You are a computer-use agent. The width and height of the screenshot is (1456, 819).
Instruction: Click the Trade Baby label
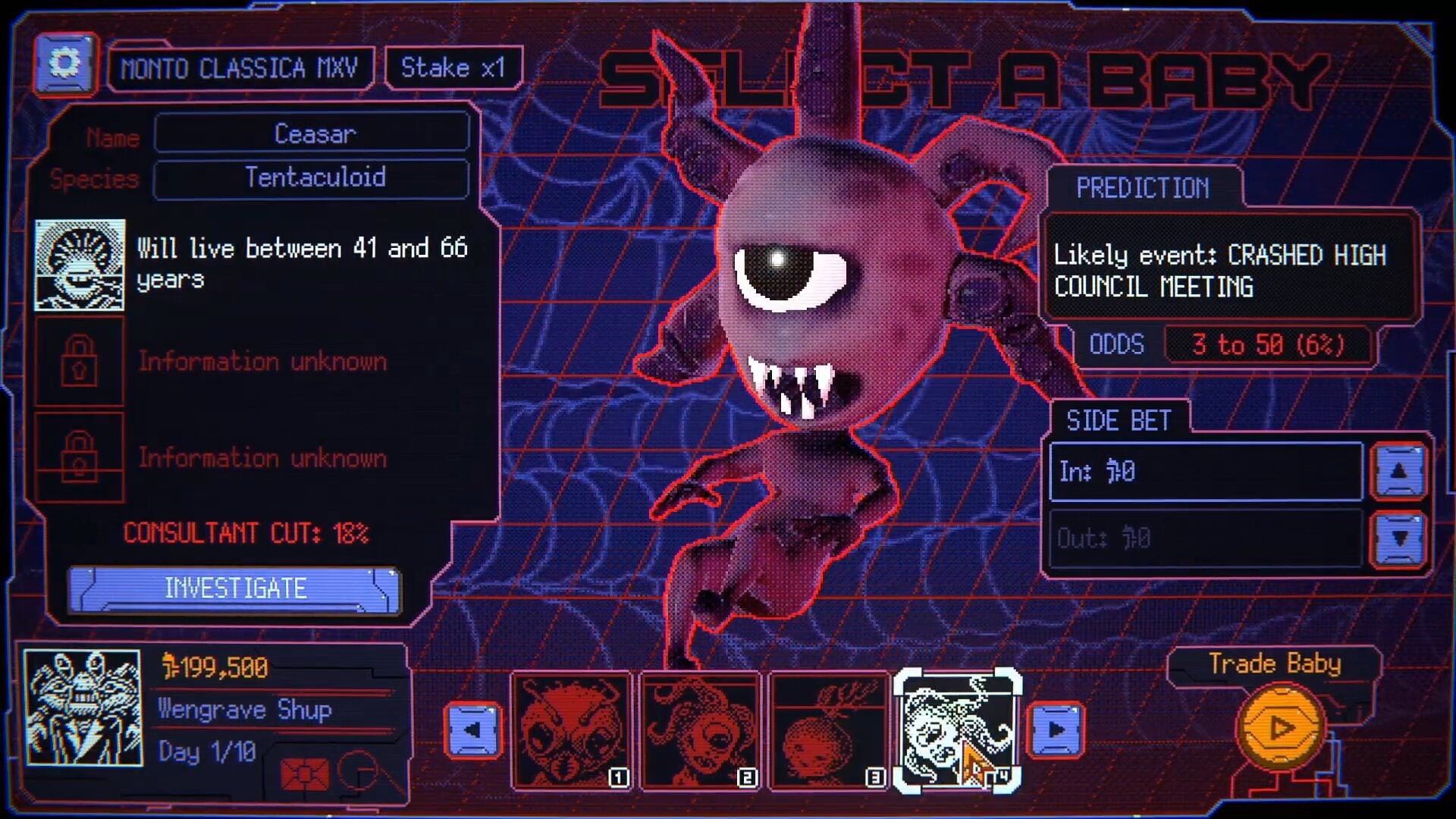[1275, 664]
